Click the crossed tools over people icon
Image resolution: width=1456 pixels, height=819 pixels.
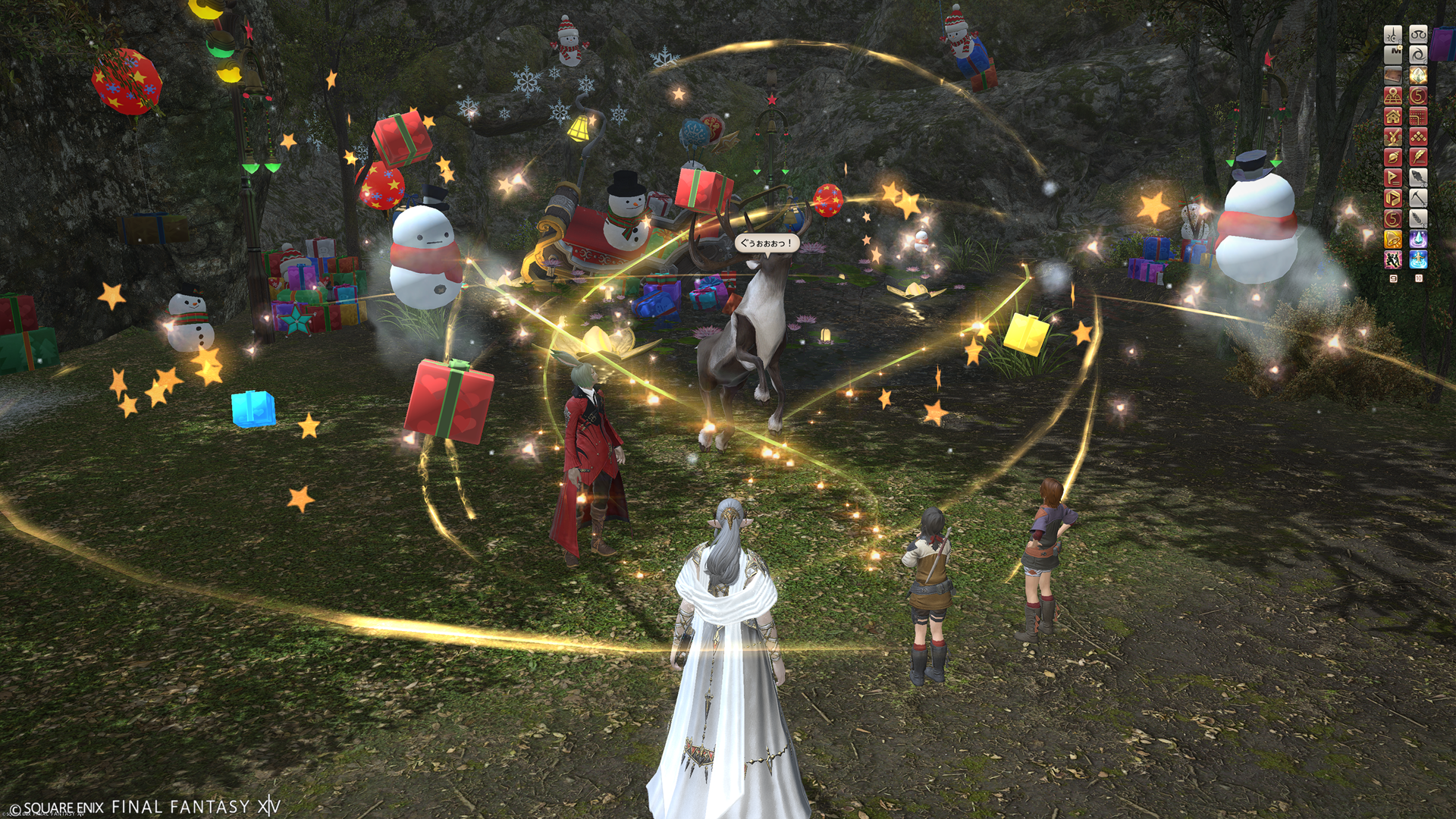click(x=1393, y=136)
